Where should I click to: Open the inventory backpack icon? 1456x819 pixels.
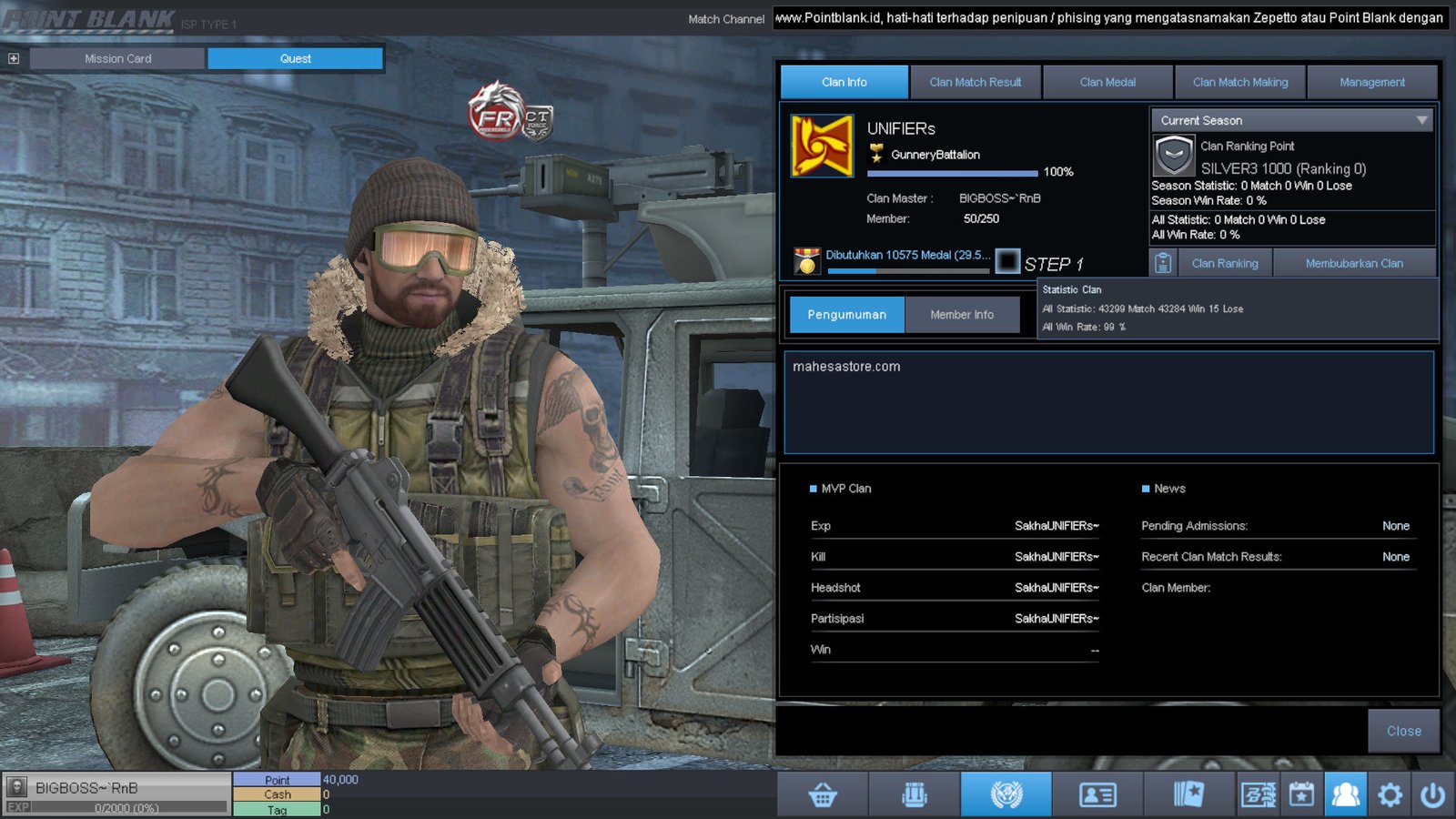(x=915, y=794)
